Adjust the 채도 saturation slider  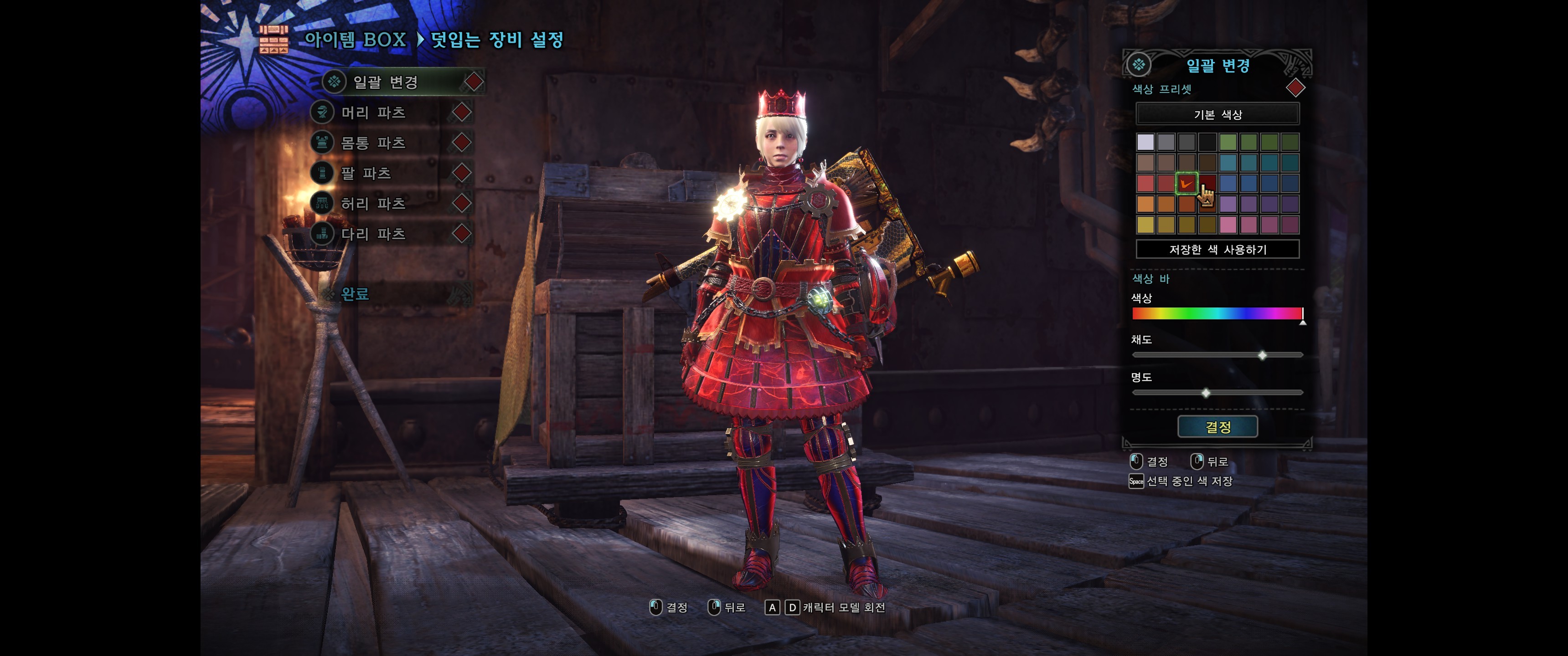pyautogui.click(x=1262, y=355)
